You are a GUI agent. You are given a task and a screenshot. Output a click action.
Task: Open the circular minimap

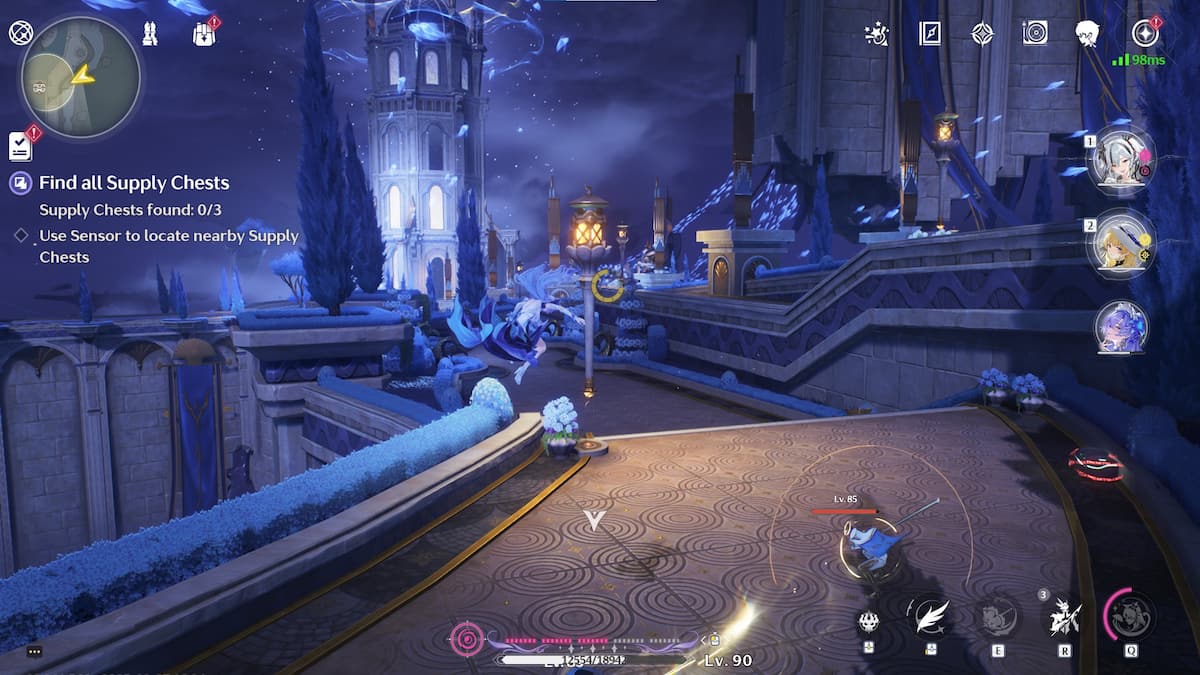[80, 78]
